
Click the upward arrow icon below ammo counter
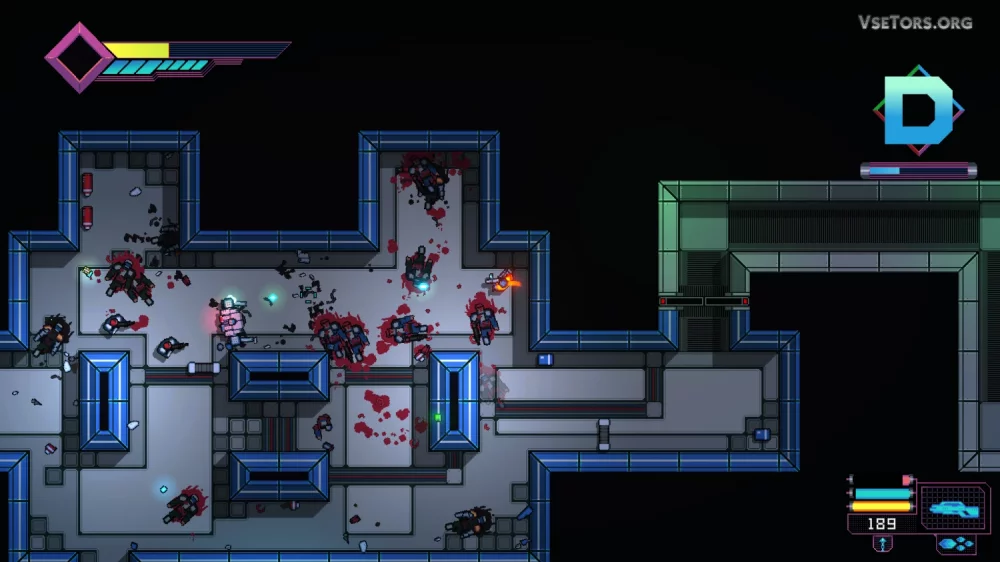tap(883, 543)
